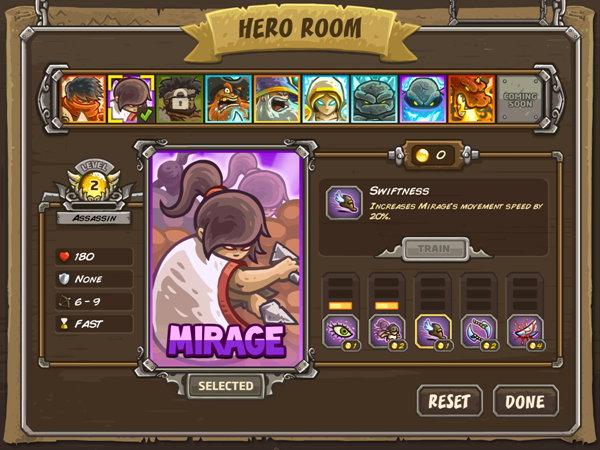
Task: Confirm with the Done button
Action: tap(525, 401)
